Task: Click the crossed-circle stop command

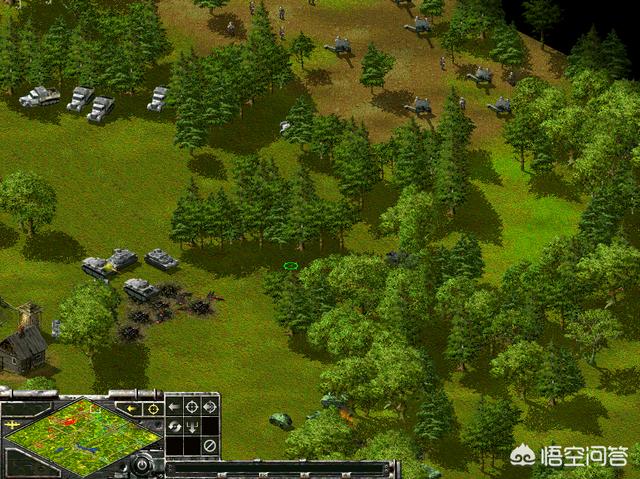Action: tap(209, 445)
